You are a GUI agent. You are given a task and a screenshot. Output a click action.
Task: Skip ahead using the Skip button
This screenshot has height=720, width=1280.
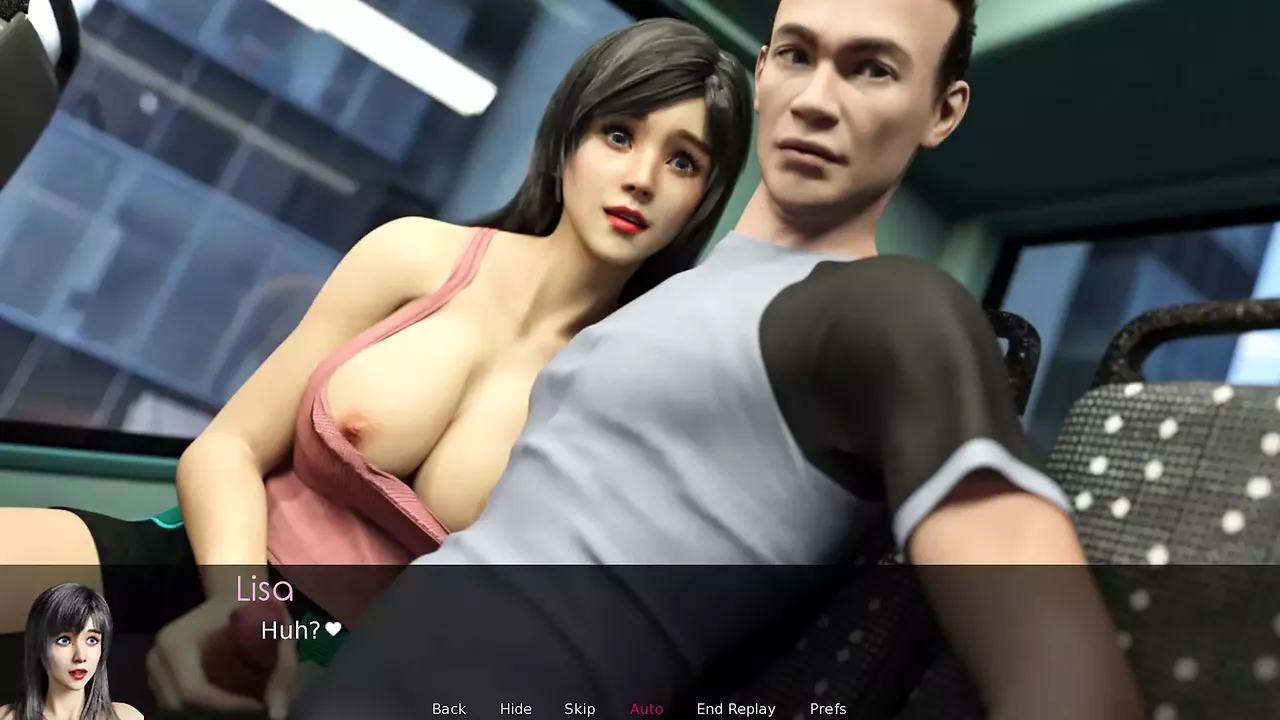click(580, 709)
